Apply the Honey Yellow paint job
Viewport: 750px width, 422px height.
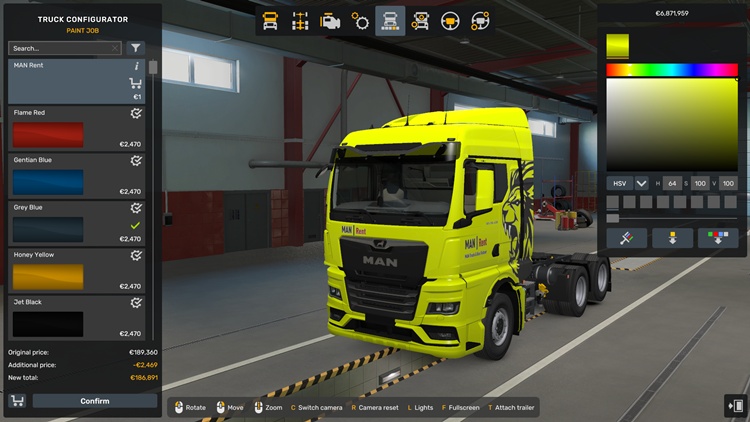(x=77, y=271)
